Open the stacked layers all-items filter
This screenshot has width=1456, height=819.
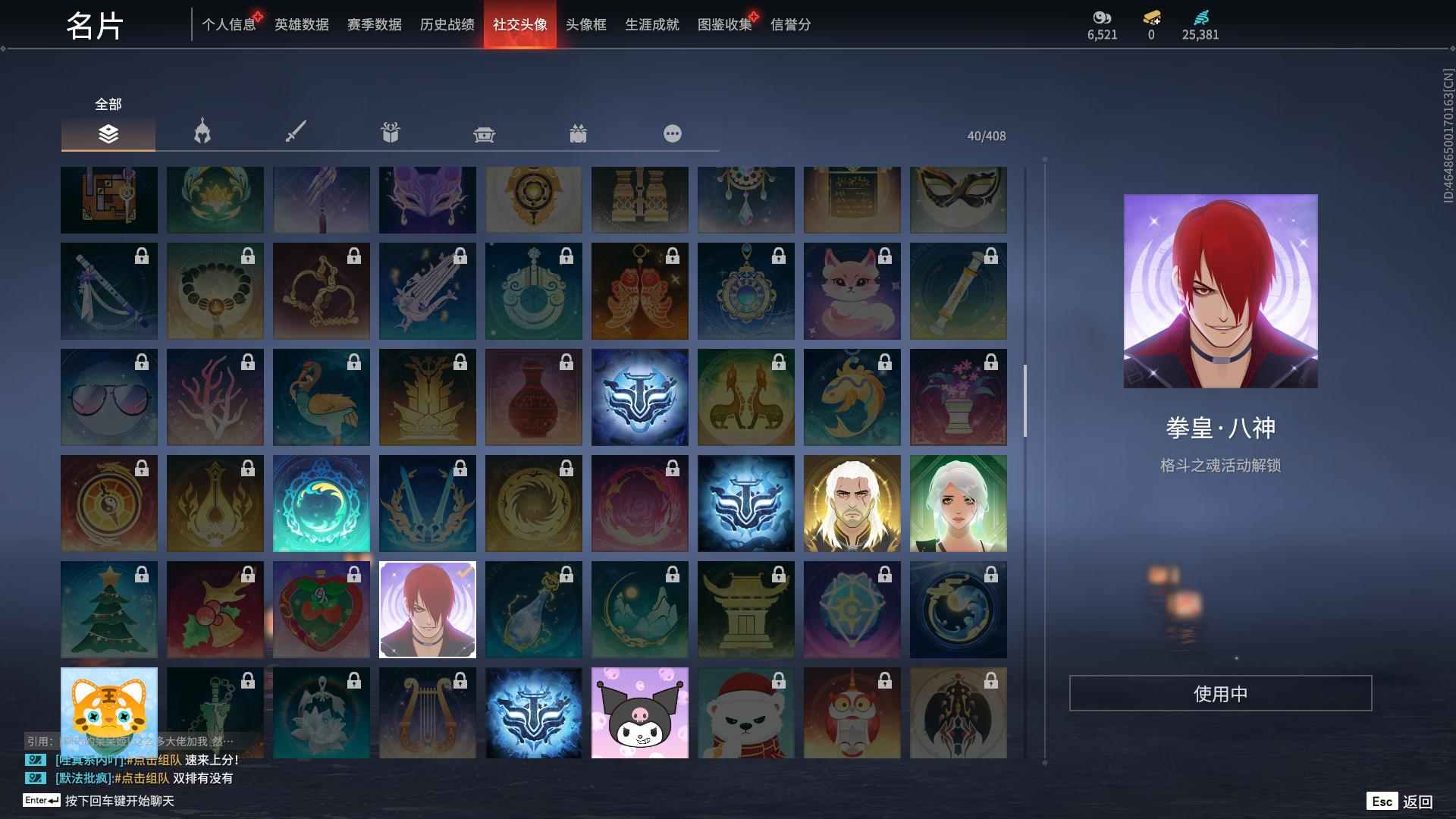click(x=108, y=133)
